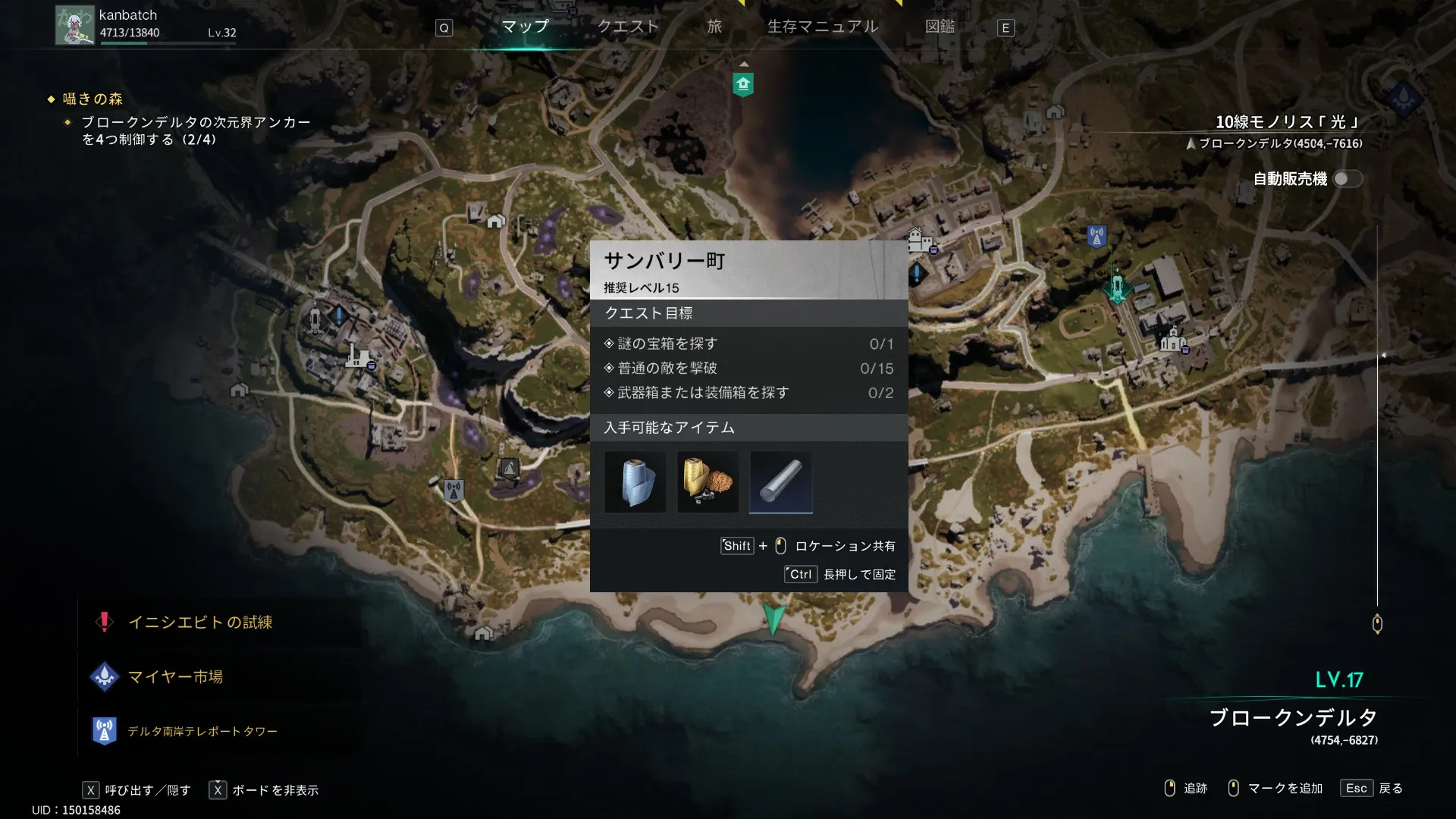Select the 旅 tab
1456x819 pixels.
pos(714,27)
